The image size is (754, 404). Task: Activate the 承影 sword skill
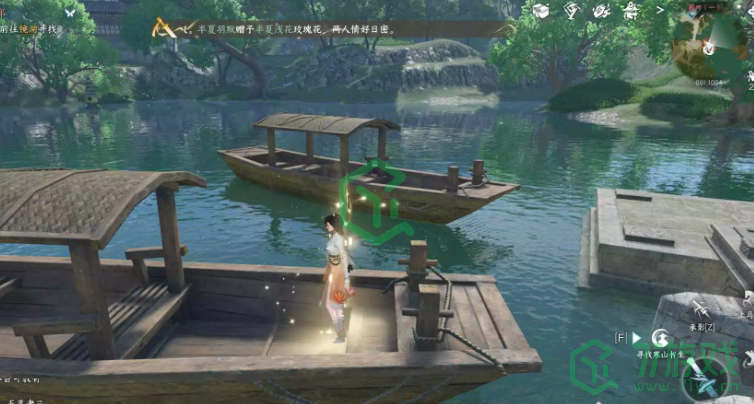(x=701, y=306)
